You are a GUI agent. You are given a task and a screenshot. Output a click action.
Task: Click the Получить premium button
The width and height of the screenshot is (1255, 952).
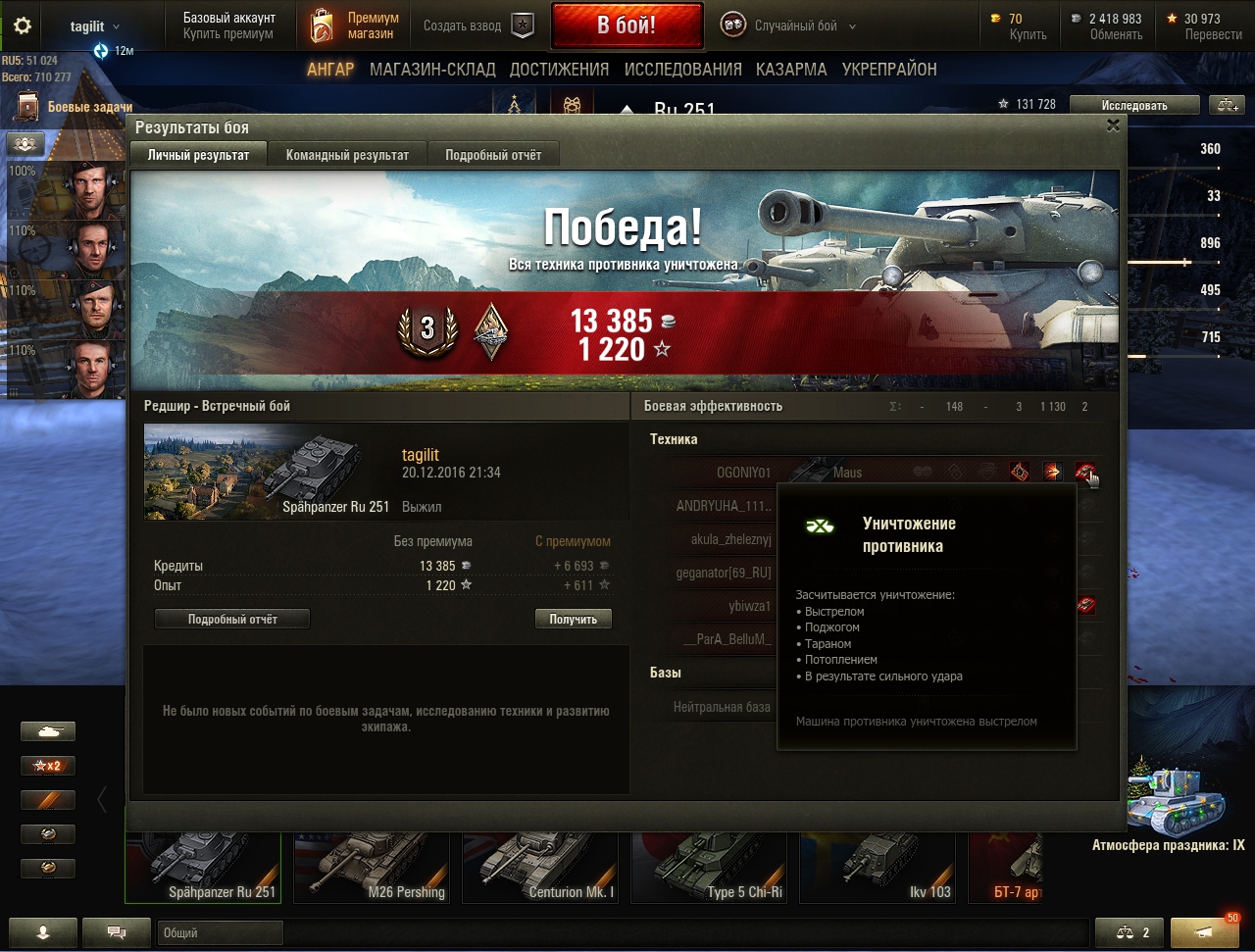tap(573, 619)
